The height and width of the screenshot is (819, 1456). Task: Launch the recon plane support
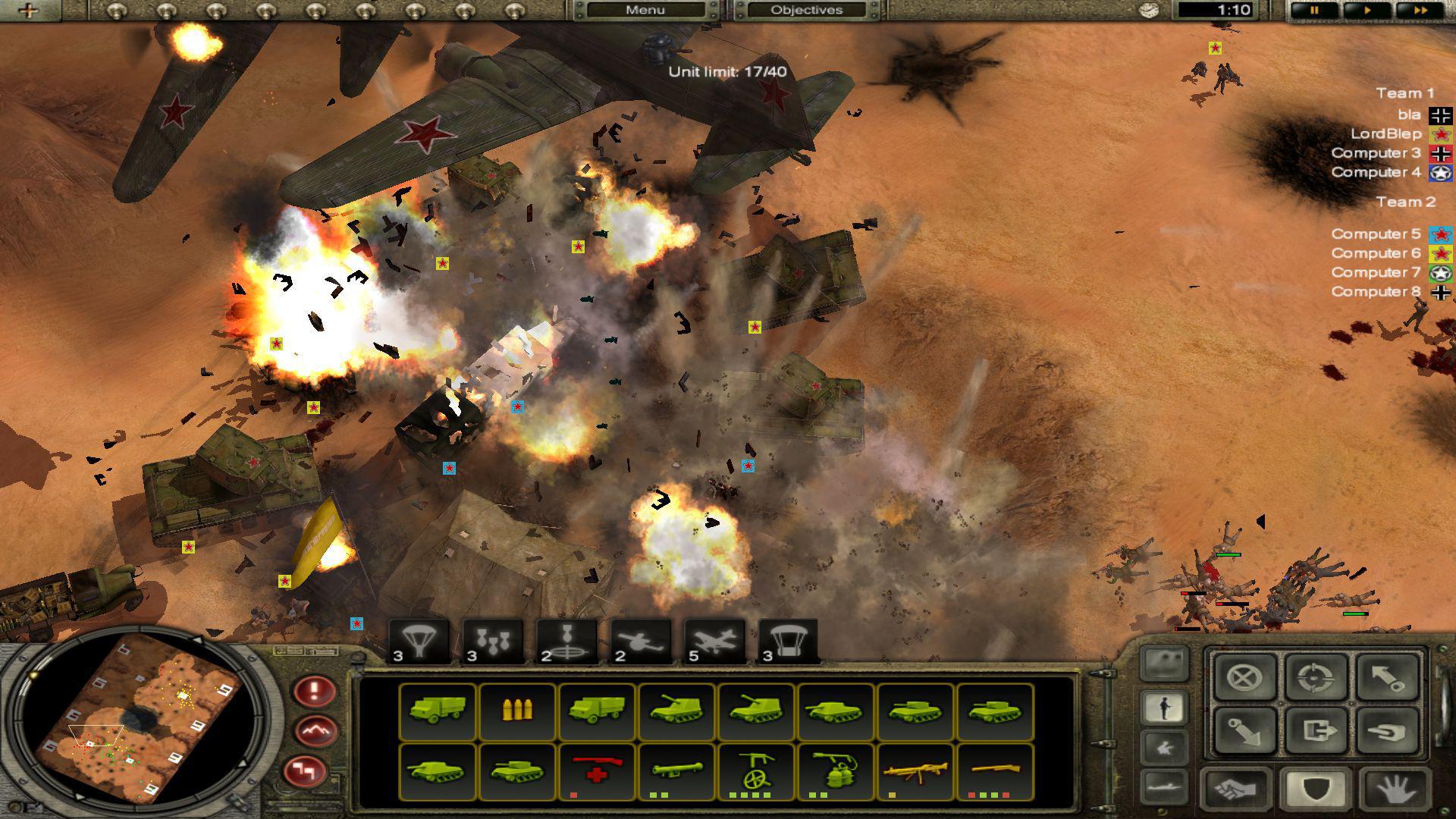(639, 641)
